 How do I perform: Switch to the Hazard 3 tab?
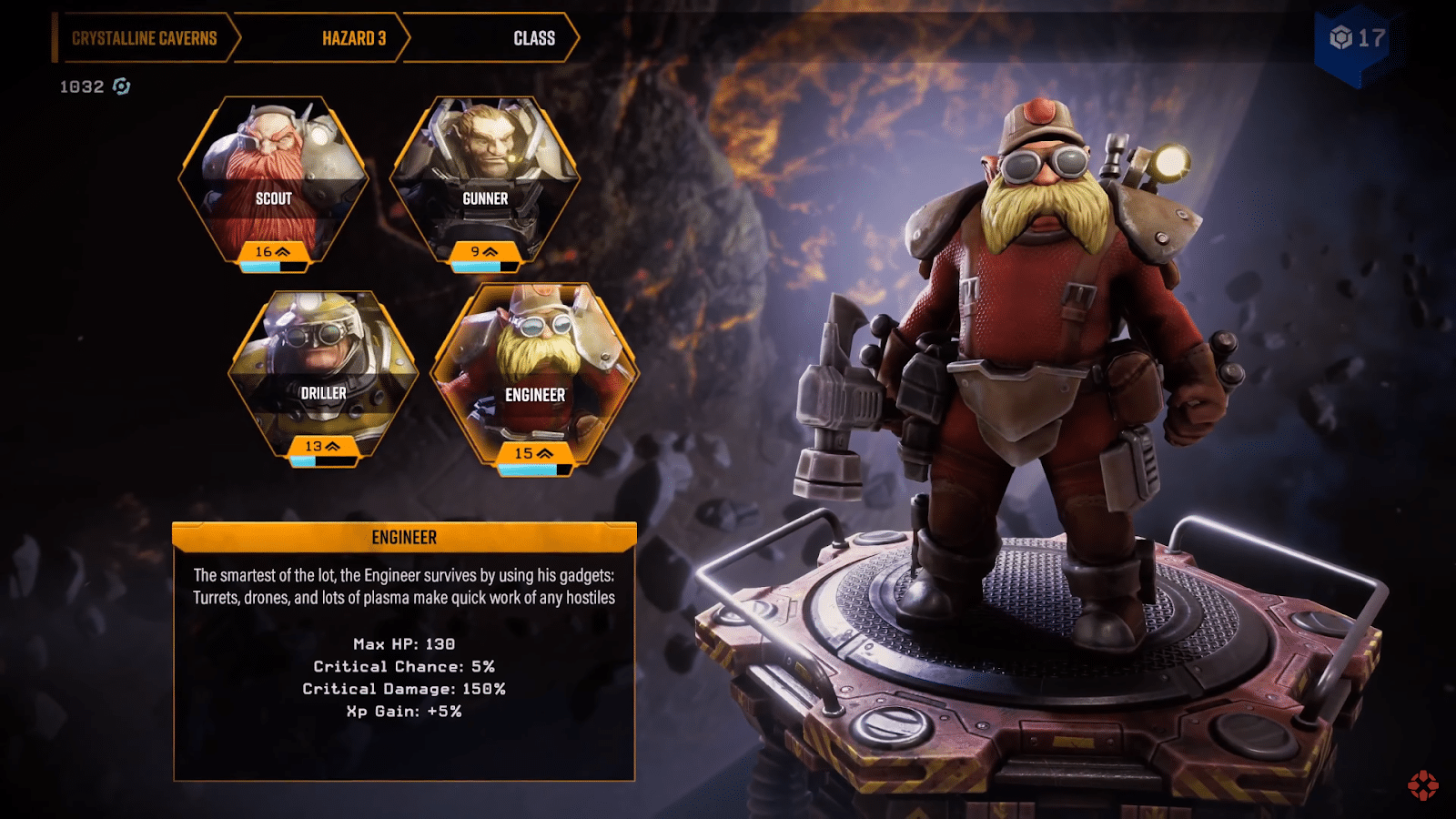[352, 38]
